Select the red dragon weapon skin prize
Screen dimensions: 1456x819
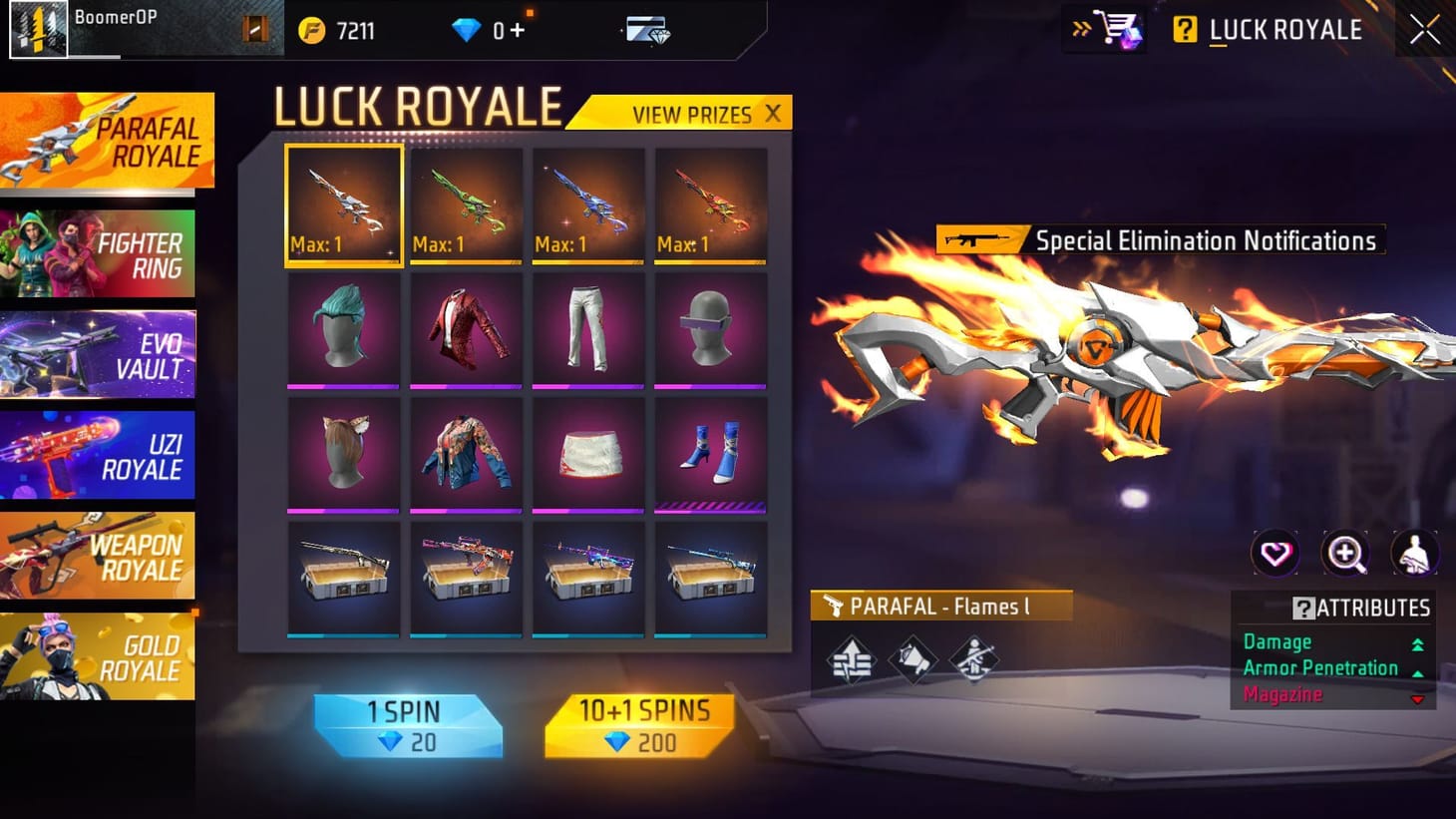pyautogui.click(x=710, y=205)
